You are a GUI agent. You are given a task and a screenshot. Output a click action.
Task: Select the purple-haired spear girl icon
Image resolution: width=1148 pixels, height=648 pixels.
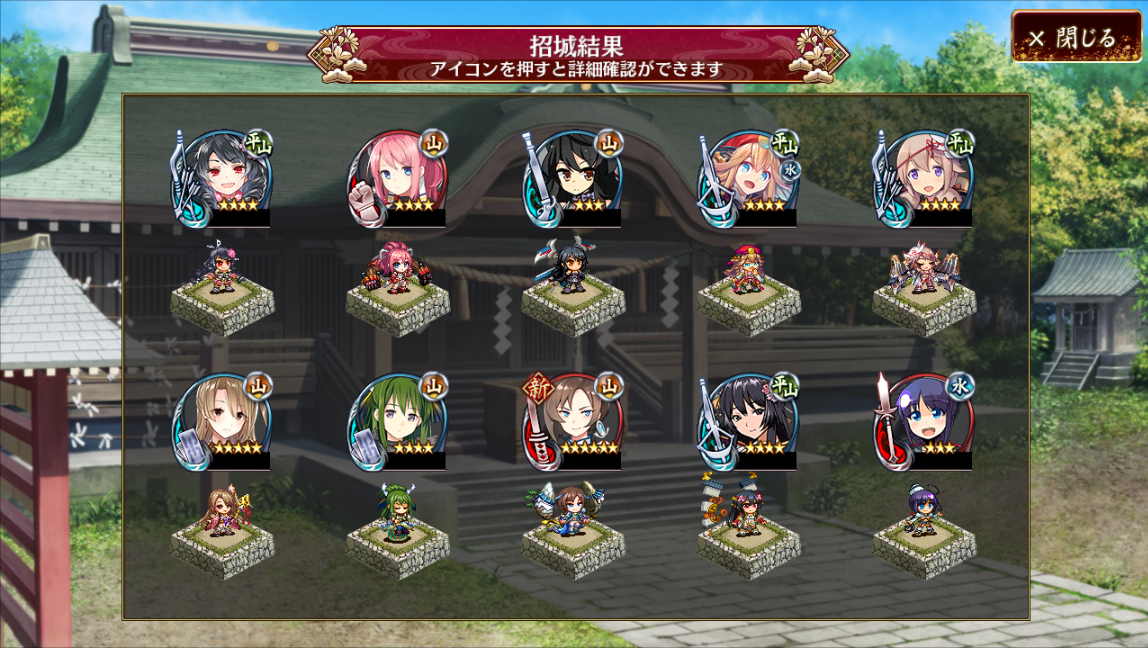[x=924, y=421]
